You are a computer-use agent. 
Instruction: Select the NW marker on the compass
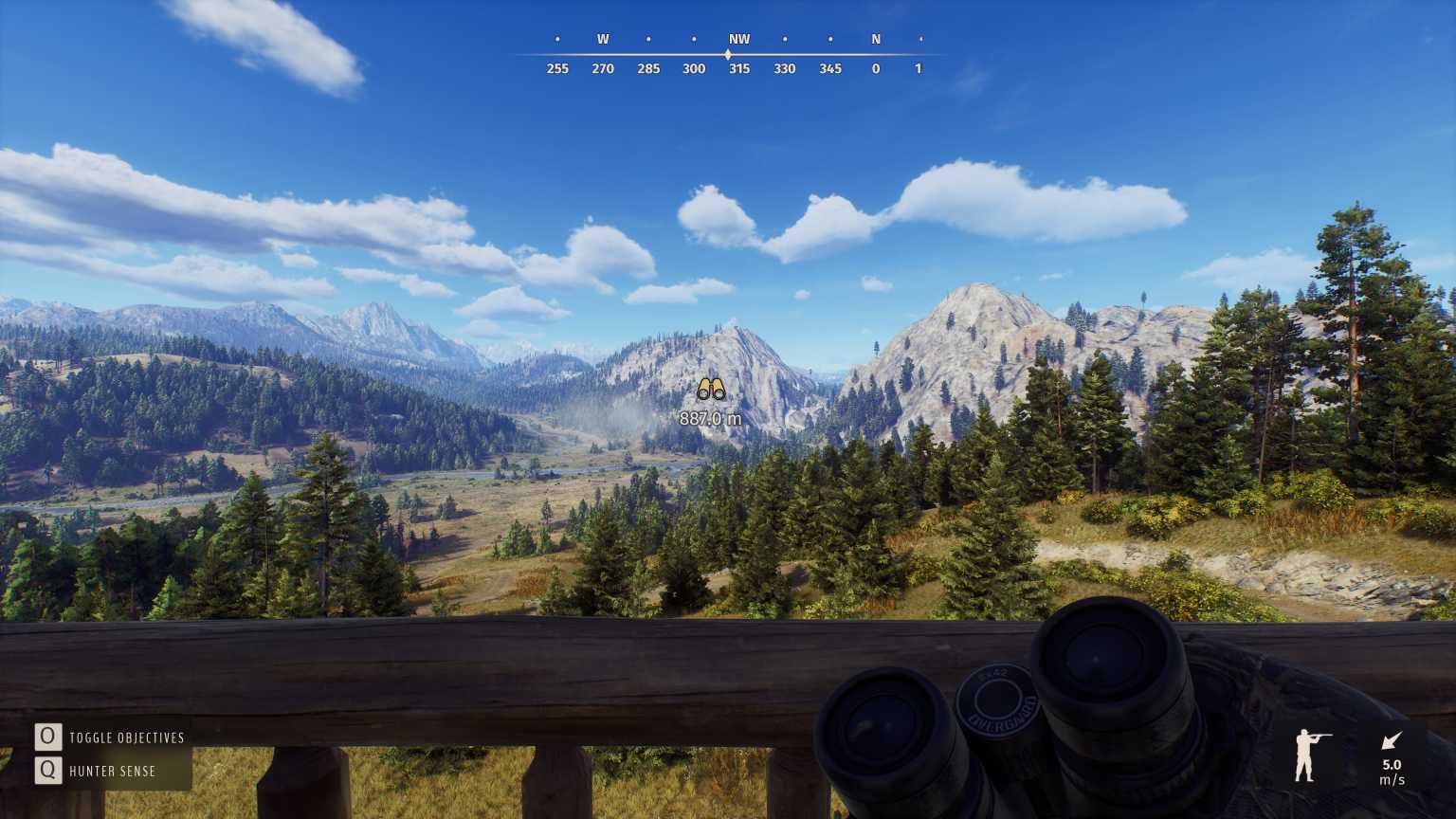(x=739, y=39)
